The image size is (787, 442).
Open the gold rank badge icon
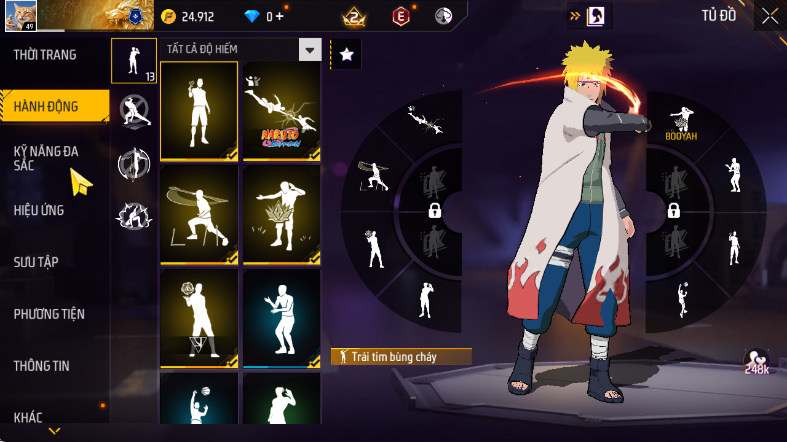352,16
